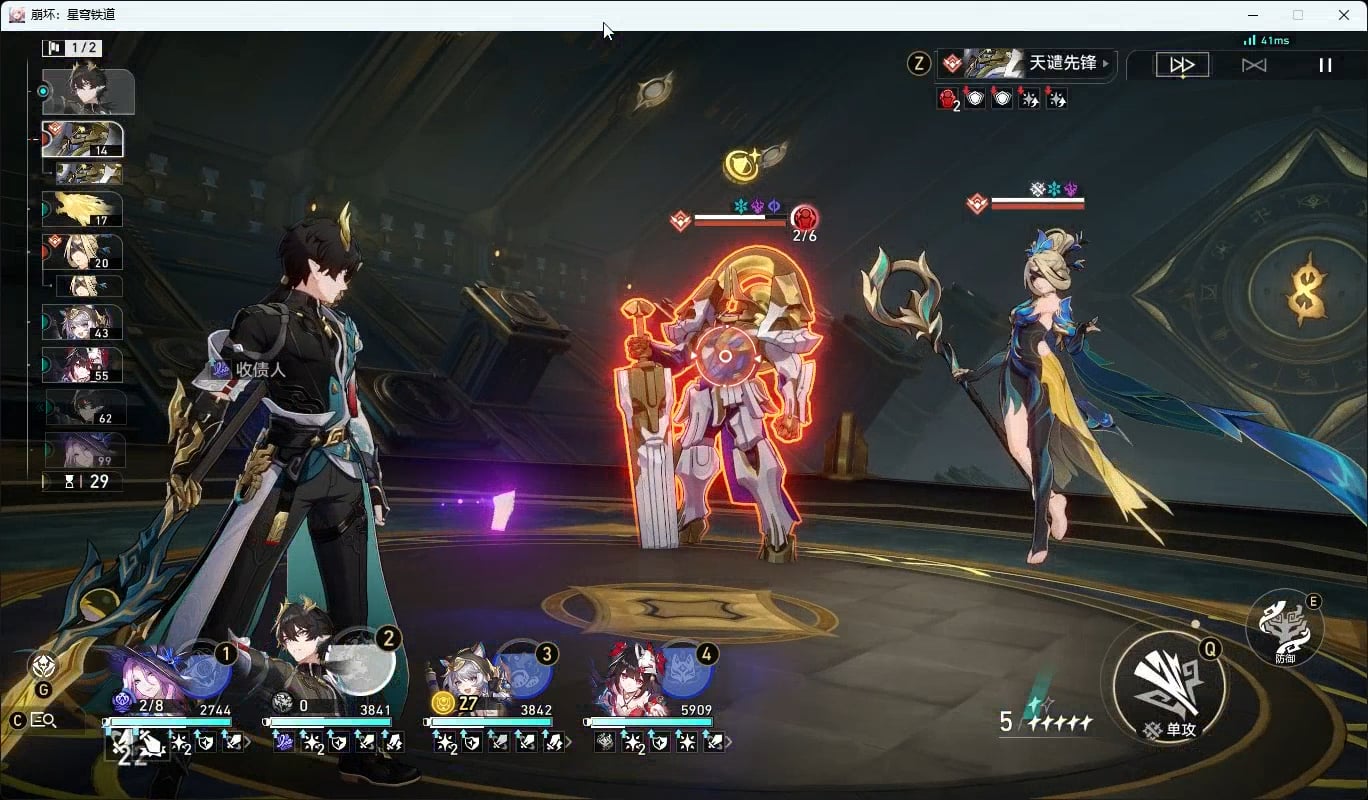The image size is (1368, 800).
Task: Toggle the double-speed battle button
Action: click(1182, 65)
